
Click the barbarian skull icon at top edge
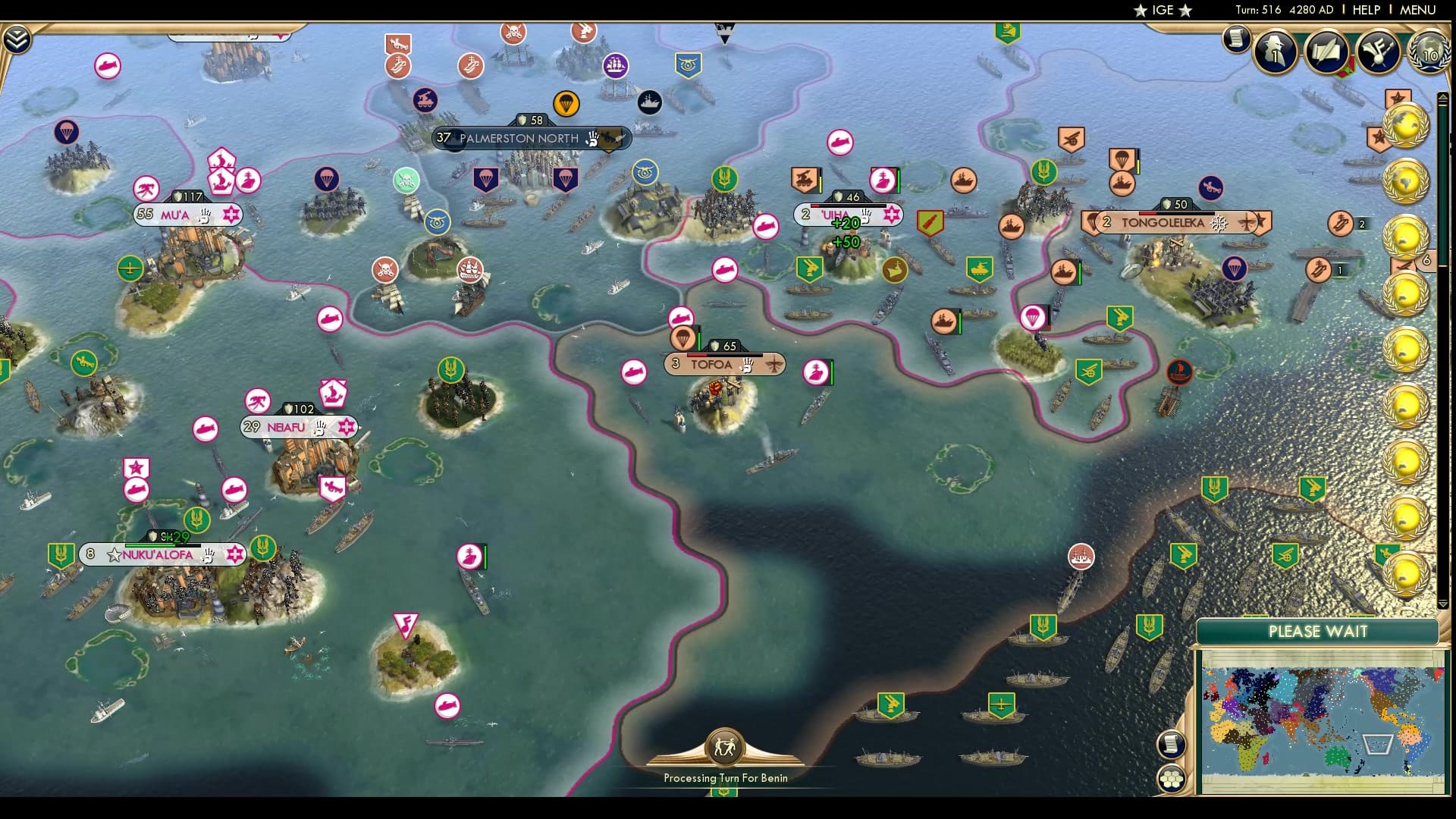pos(512,33)
